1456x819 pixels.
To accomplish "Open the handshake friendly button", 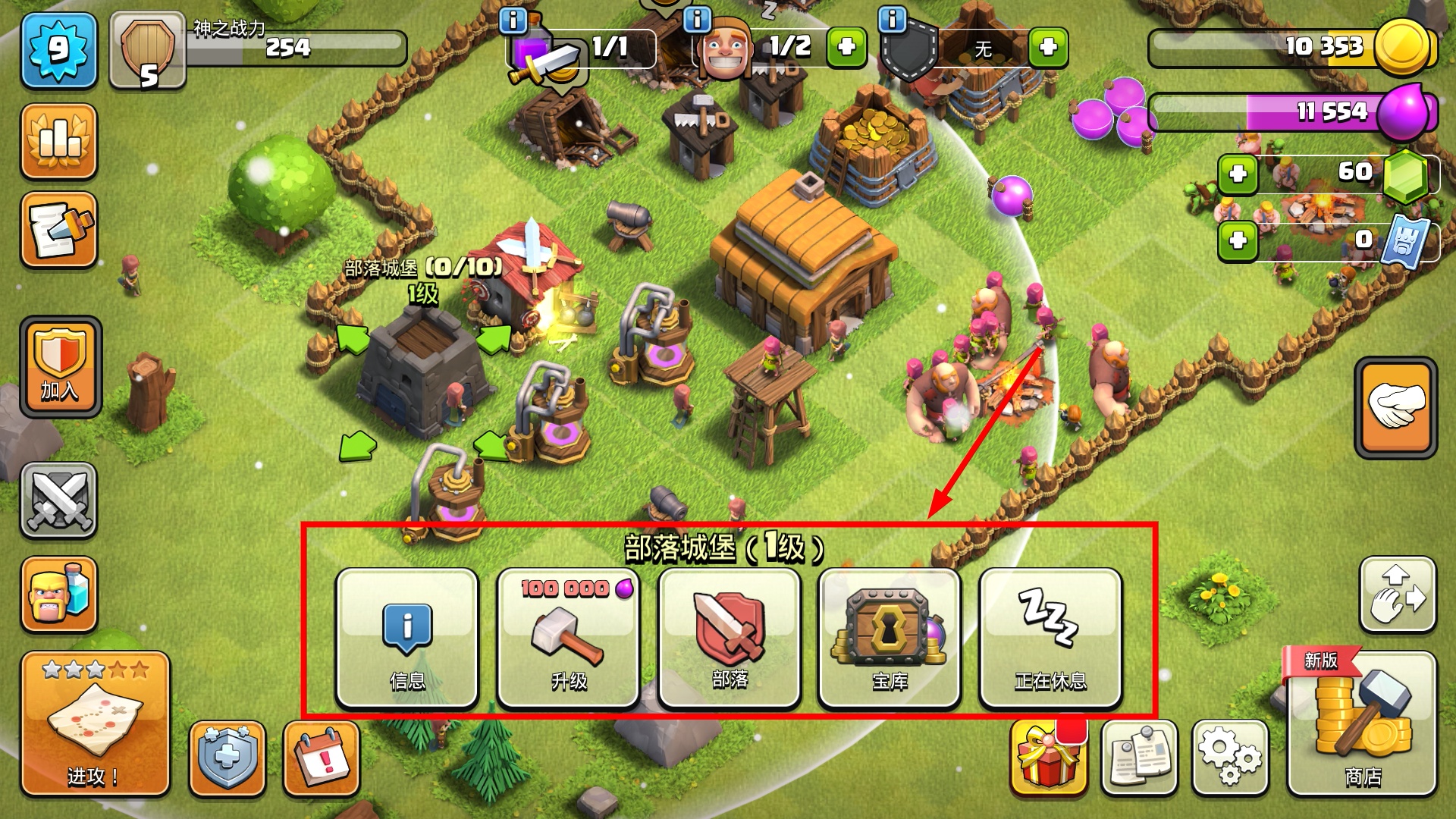I will click(x=1395, y=407).
